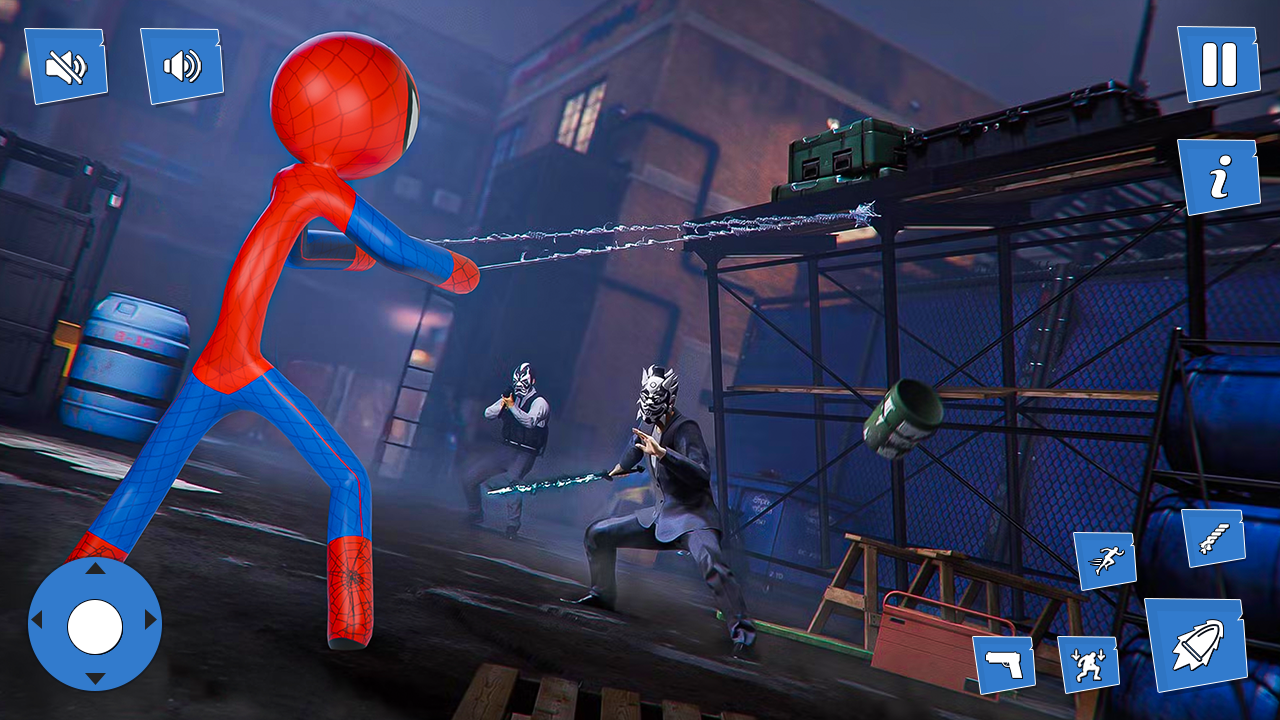Toggle pause with the pause control
The image size is (1280, 720).
point(1218,62)
